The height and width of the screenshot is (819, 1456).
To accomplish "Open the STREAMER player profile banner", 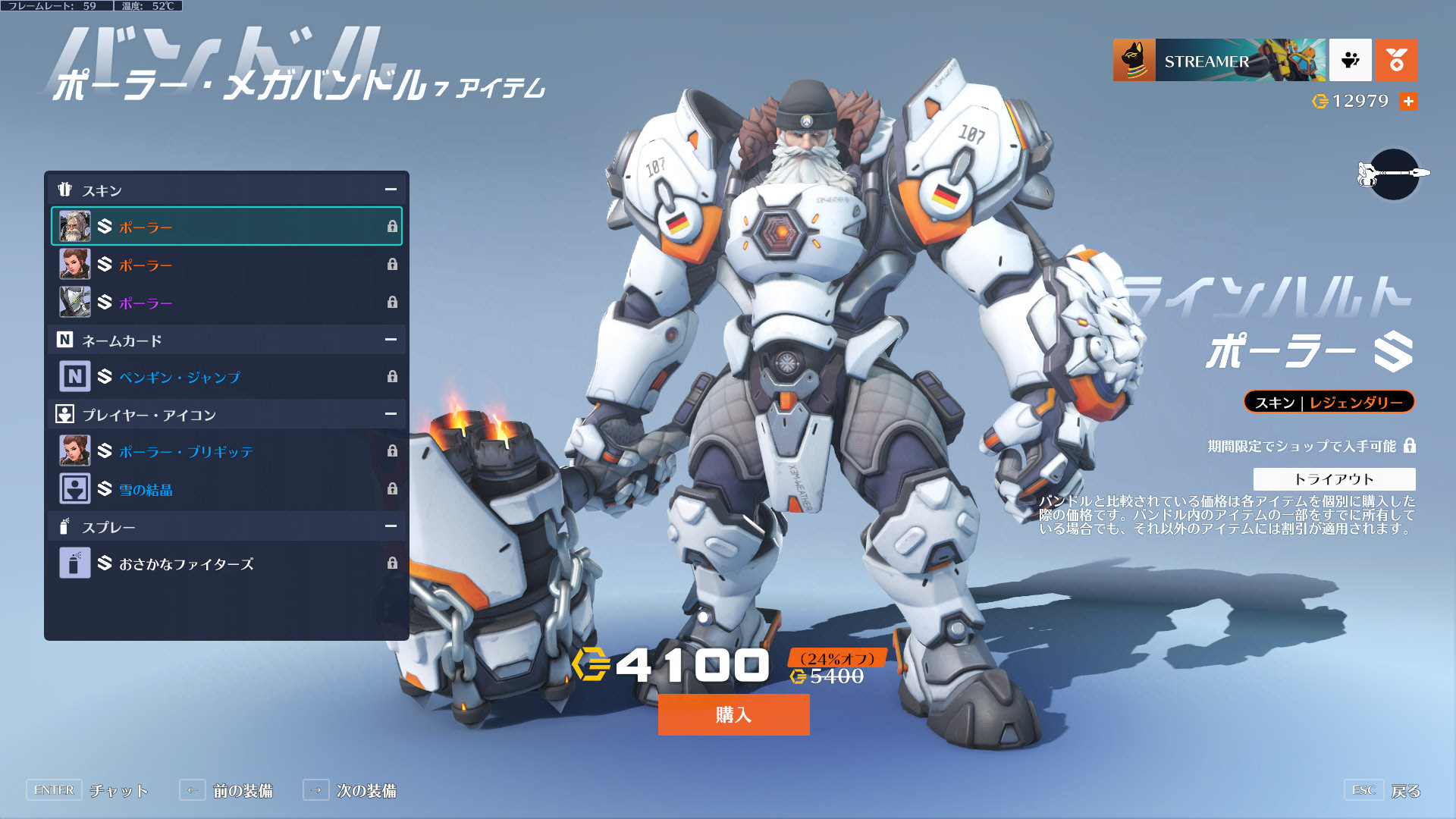I will tap(1219, 60).
